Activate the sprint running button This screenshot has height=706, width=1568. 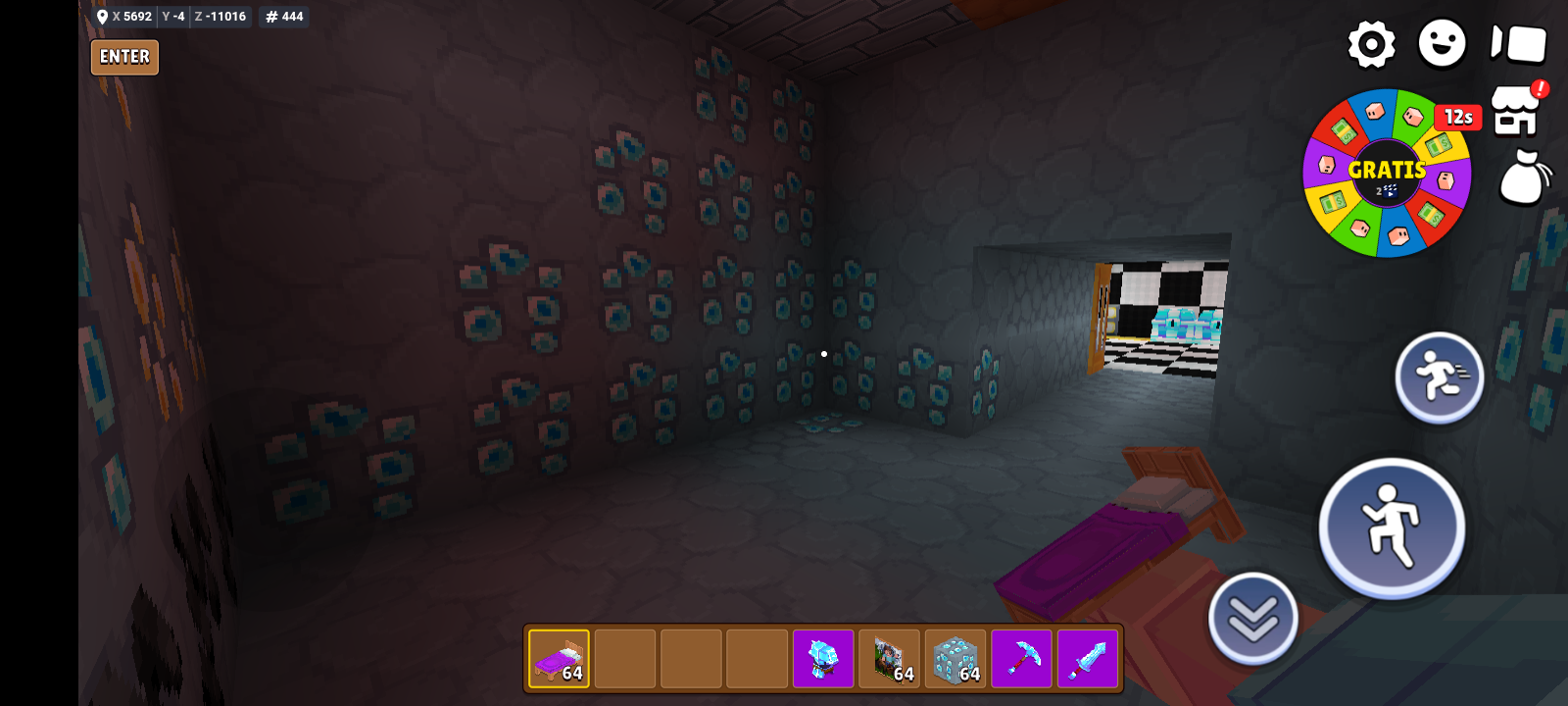[1439, 378]
